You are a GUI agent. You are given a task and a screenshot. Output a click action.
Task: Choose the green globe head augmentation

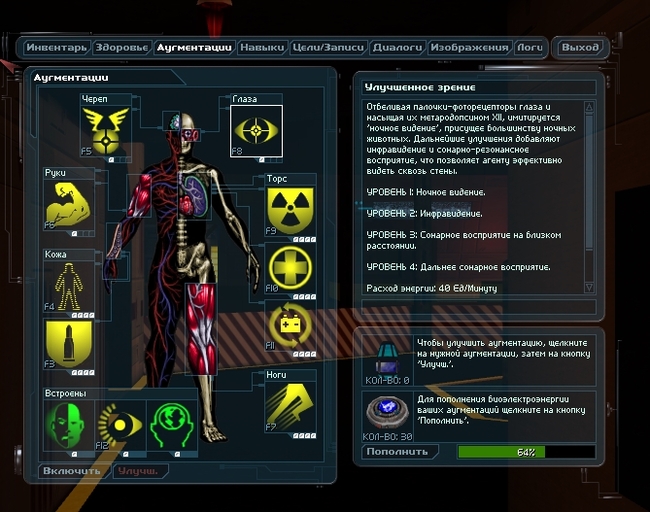172,424
